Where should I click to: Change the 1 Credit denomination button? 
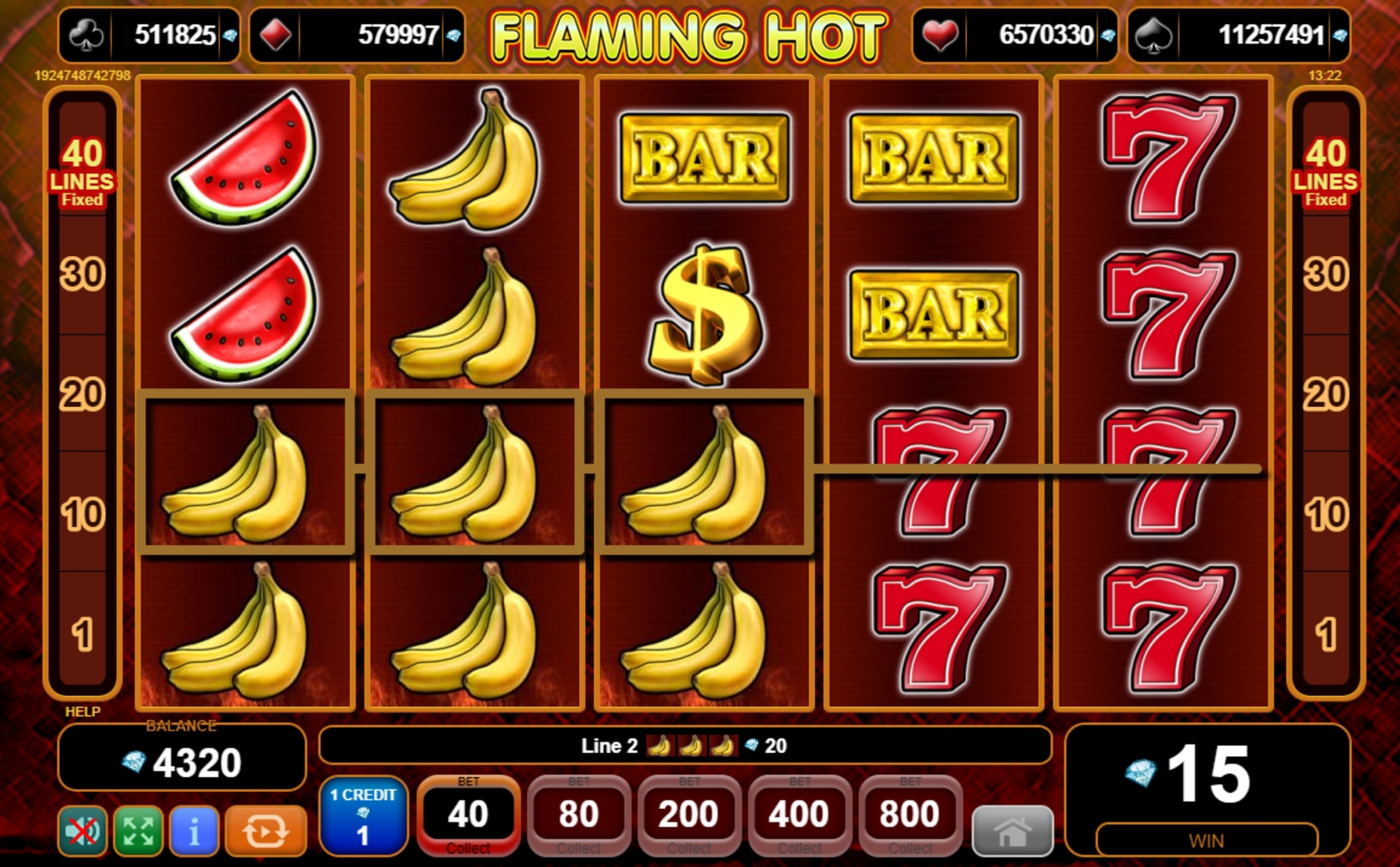(363, 815)
